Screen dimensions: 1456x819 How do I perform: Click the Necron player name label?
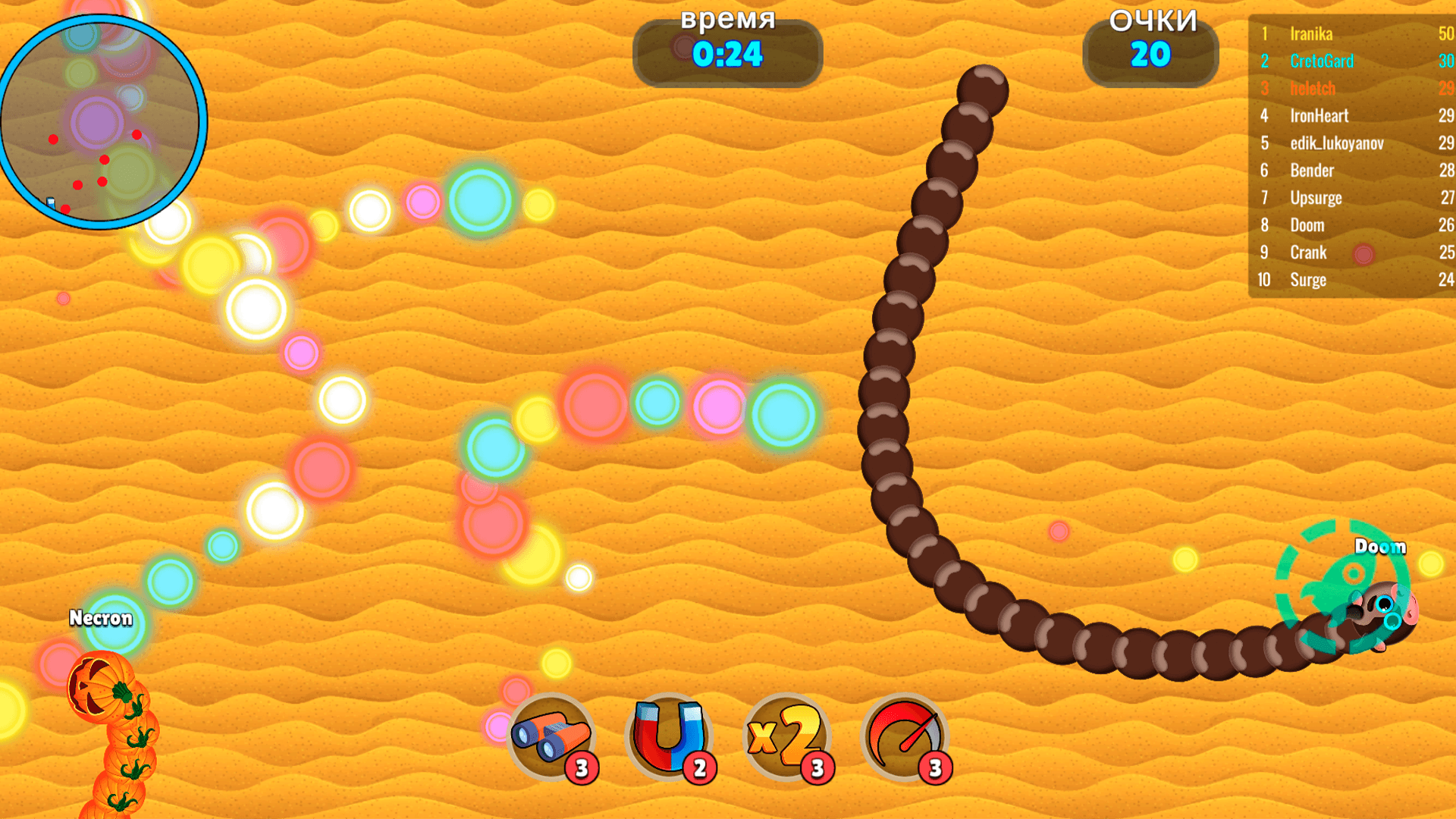tap(101, 619)
